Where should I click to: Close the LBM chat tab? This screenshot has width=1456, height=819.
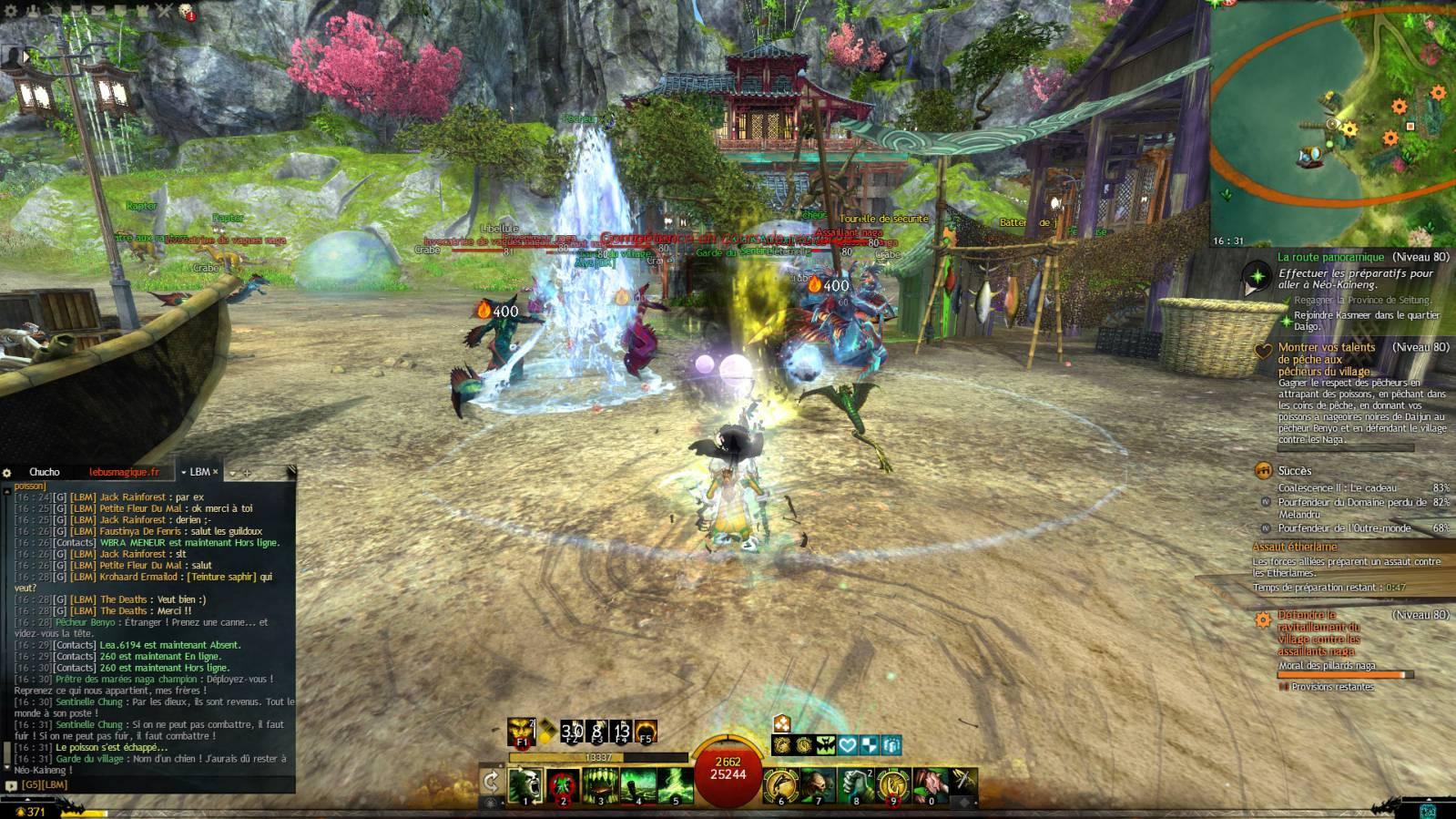(x=216, y=472)
